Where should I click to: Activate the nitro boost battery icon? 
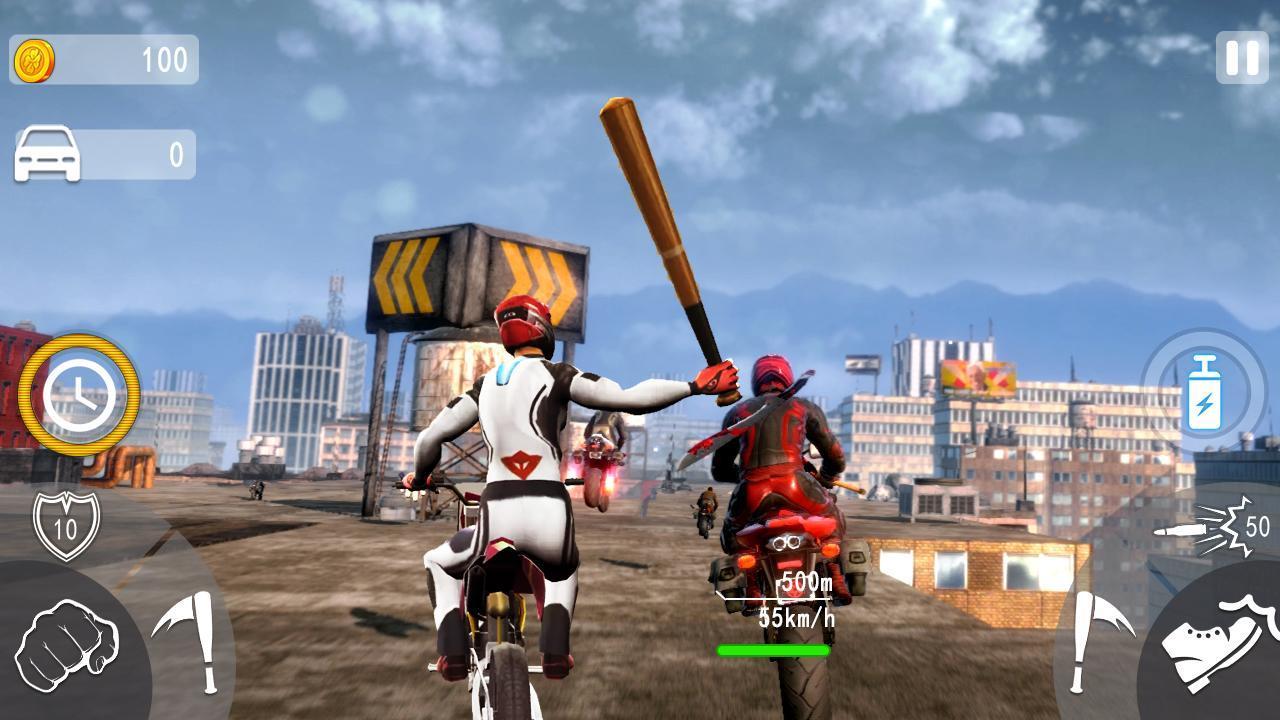click(1204, 394)
